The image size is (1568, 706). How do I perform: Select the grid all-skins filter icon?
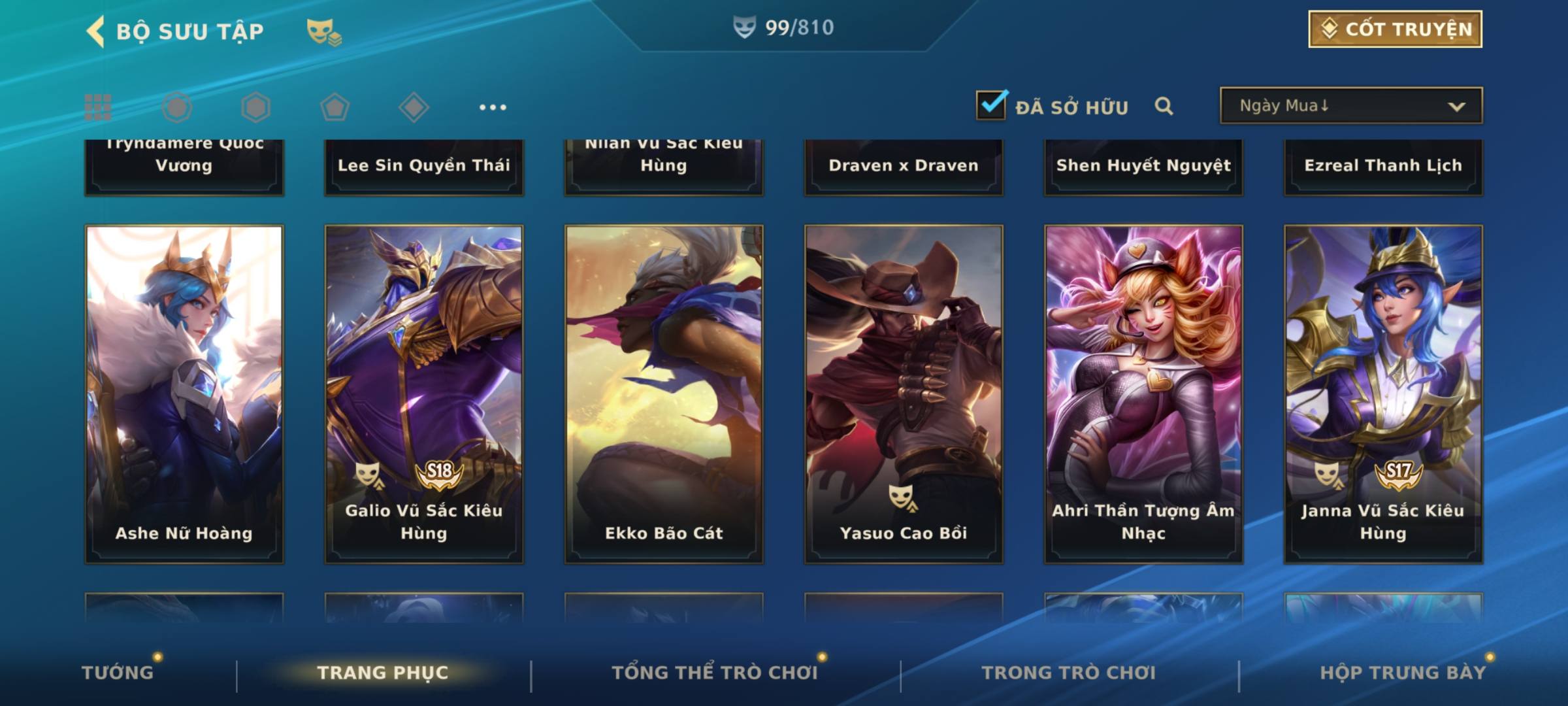(x=98, y=107)
